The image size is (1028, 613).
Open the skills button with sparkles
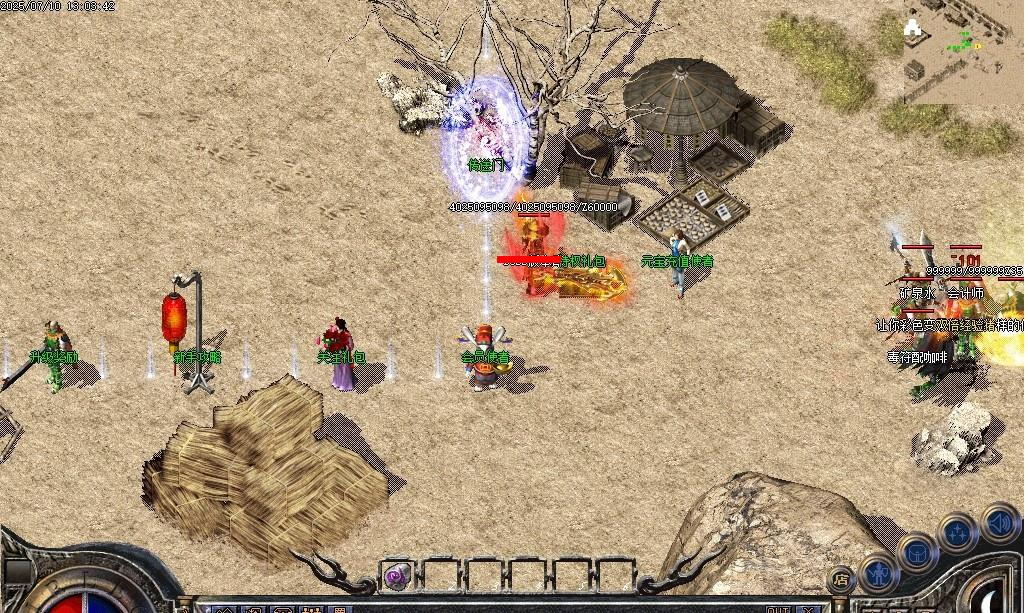958,532
